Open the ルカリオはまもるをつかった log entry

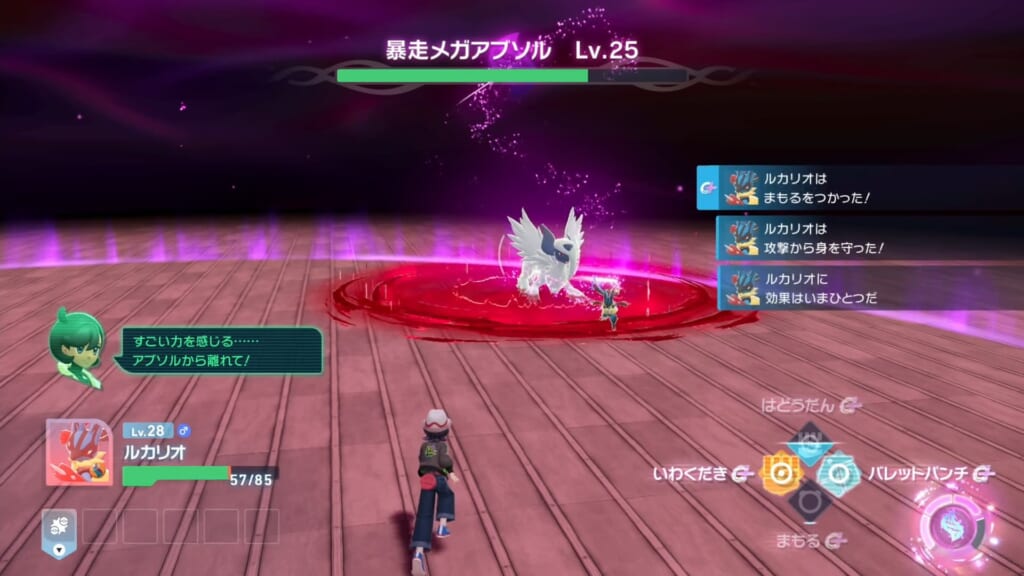coord(858,188)
